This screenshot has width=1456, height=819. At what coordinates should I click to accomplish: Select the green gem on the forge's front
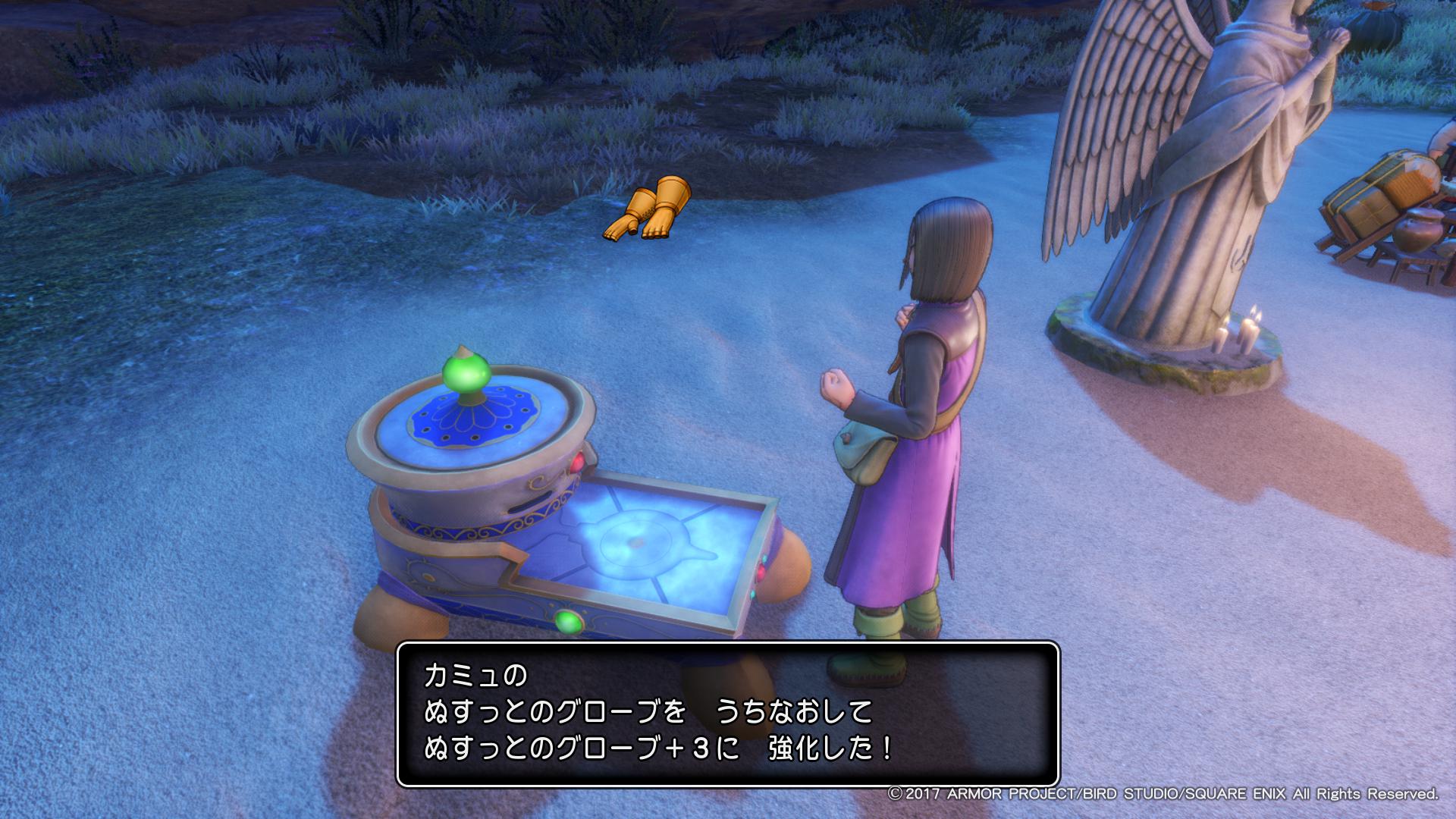point(568,620)
